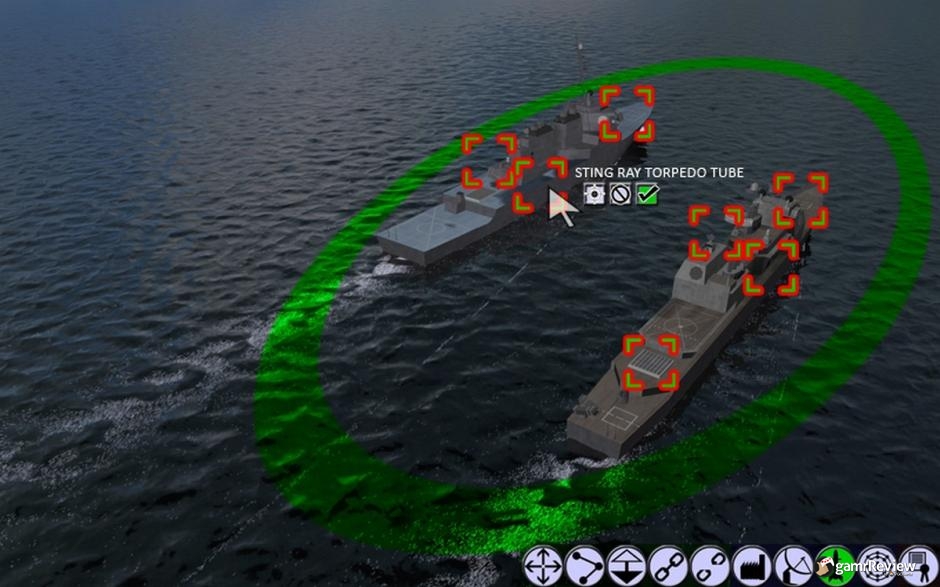Click the prohibit circle icon under Sting Ray
The height and width of the screenshot is (587, 940).
(x=620, y=195)
